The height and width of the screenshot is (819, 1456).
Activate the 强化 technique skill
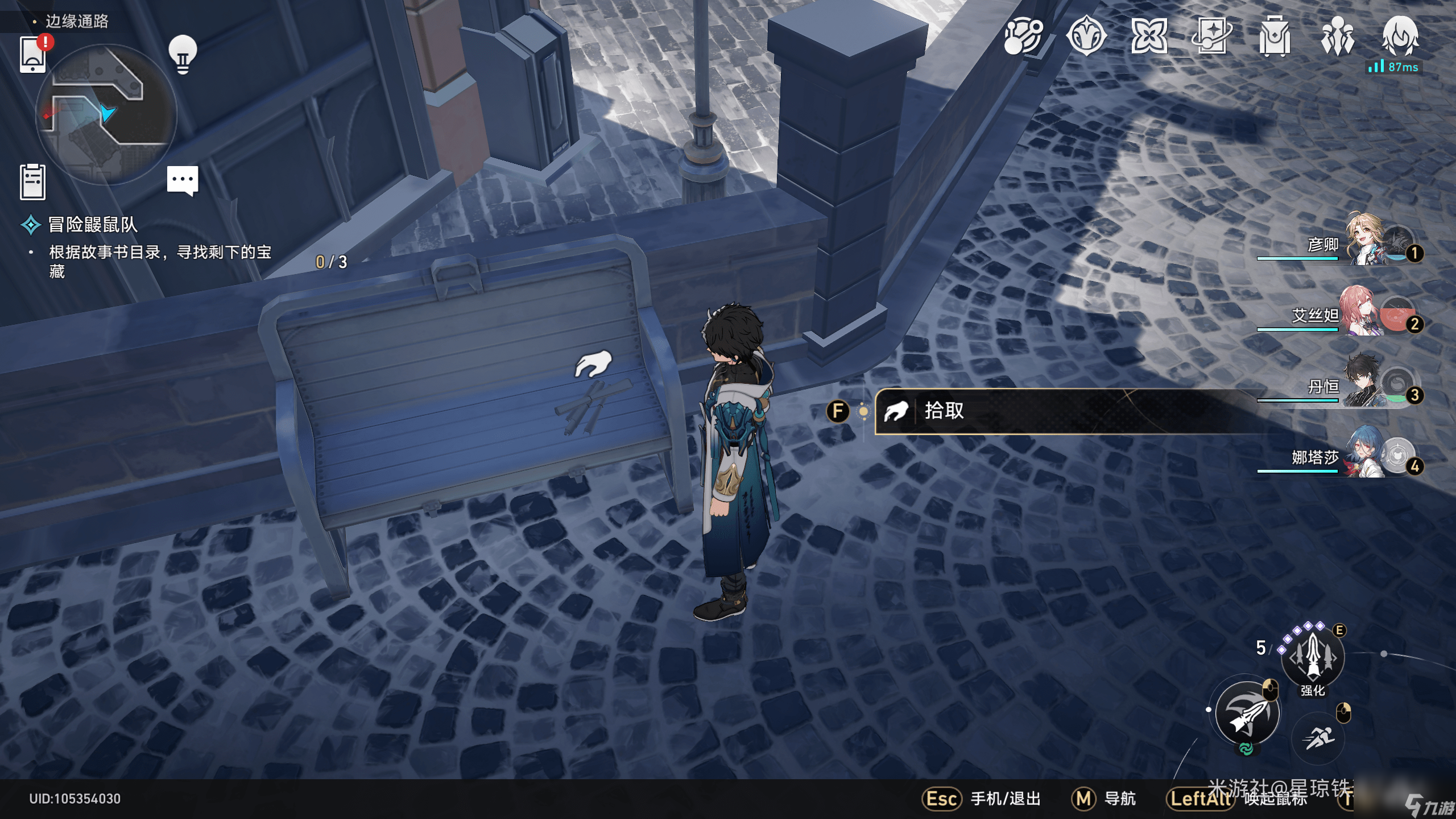click(x=1312, y=657)
